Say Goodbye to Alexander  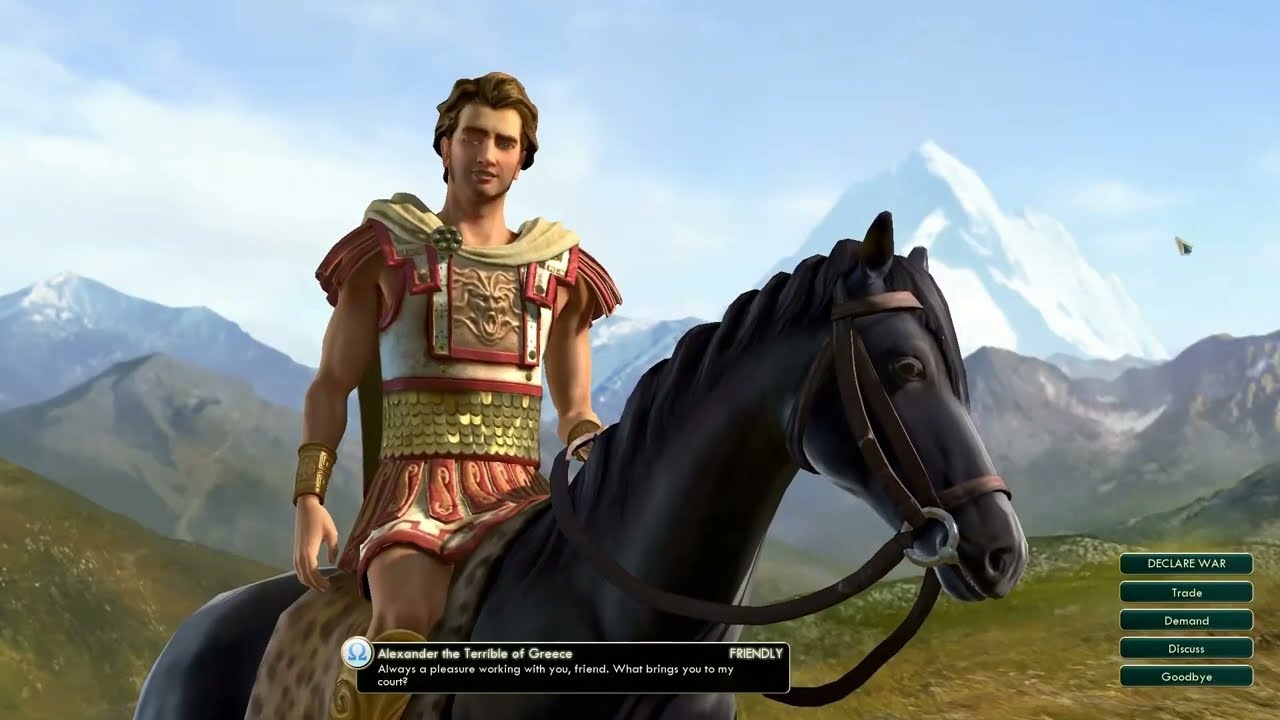pos(1186,676)
